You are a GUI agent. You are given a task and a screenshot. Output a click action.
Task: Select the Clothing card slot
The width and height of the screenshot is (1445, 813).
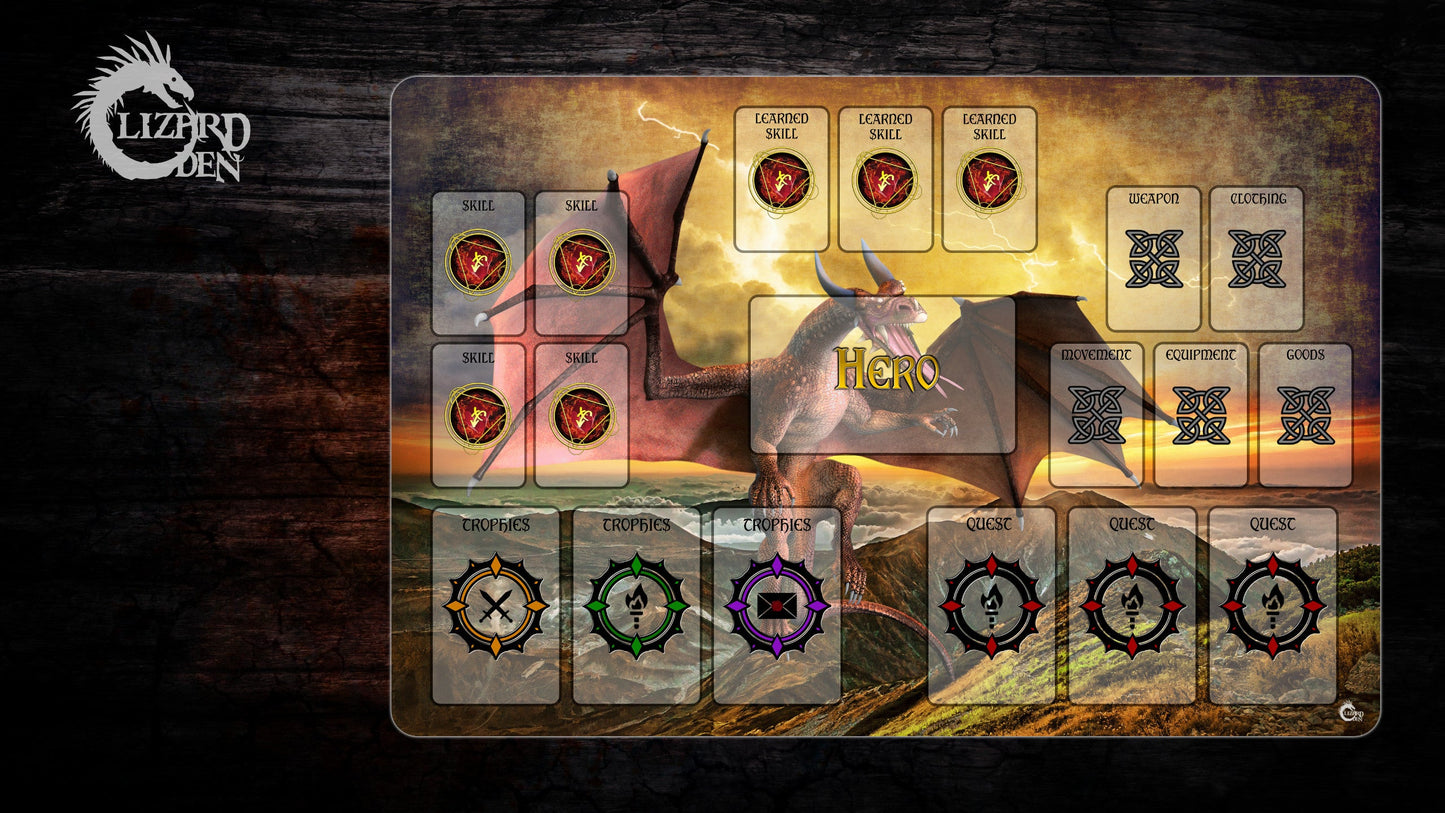1257,259
